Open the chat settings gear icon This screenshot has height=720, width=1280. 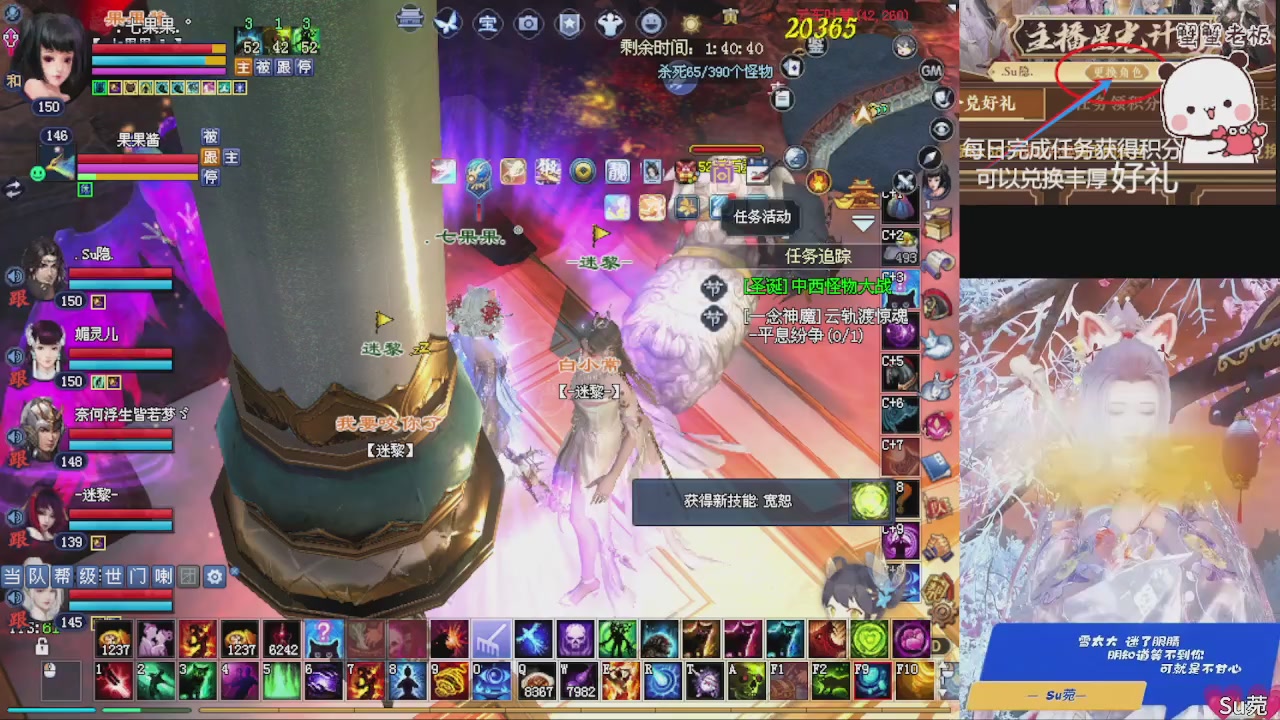213,577
